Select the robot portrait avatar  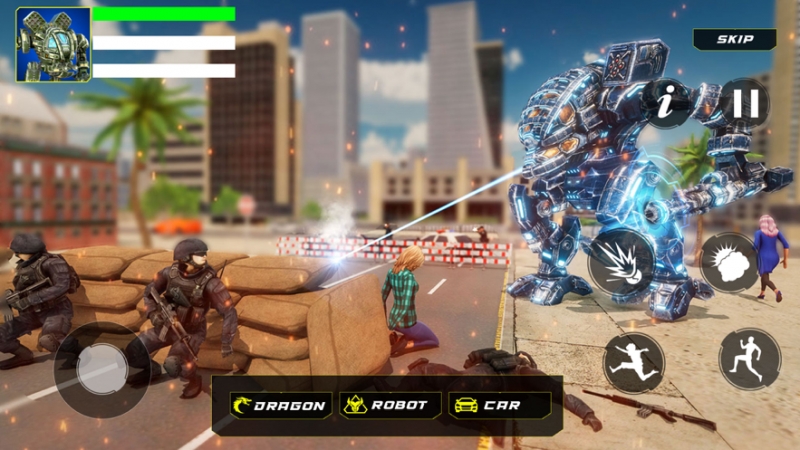click(x=52, y=45)
